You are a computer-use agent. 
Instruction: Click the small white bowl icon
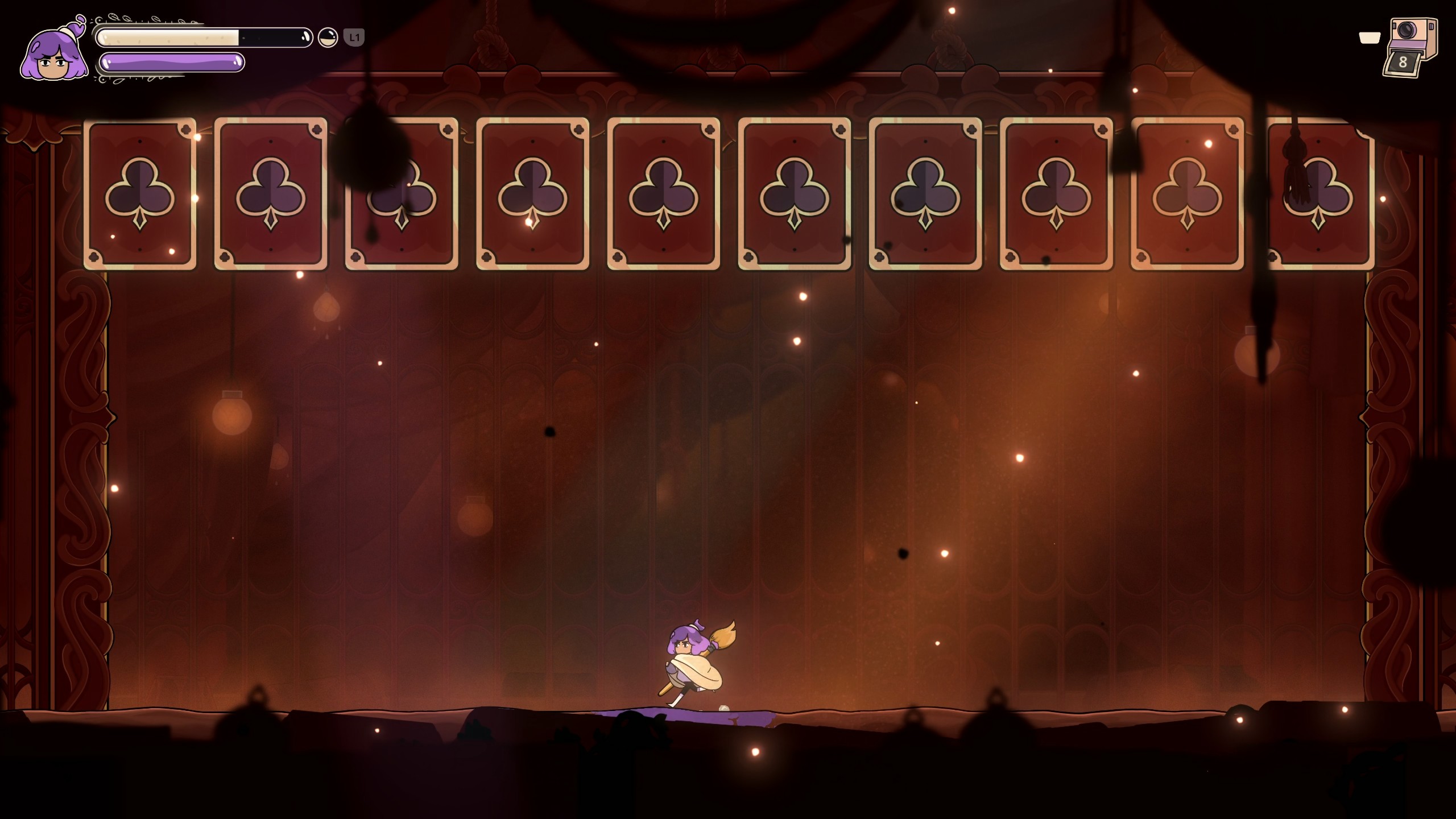pyautogui.click(x=1370, y=38)
